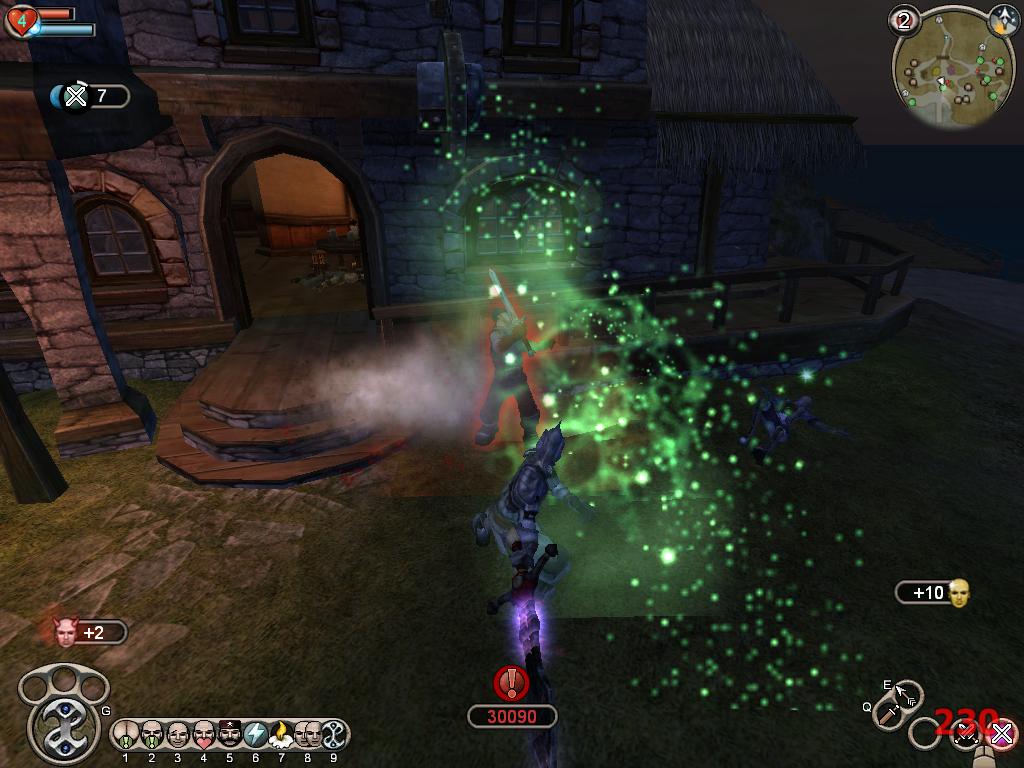Select the crossed swords attack icon
Image resolution: width=1024 pixels, height=768 pixels.
point(966,736)
